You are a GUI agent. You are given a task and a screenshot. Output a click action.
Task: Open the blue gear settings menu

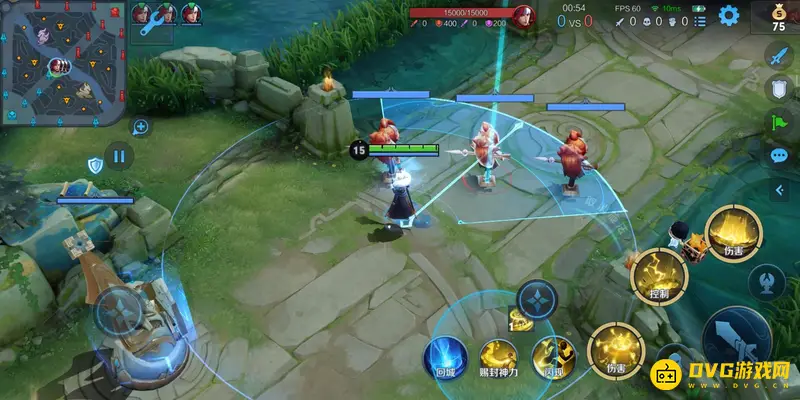729,15
